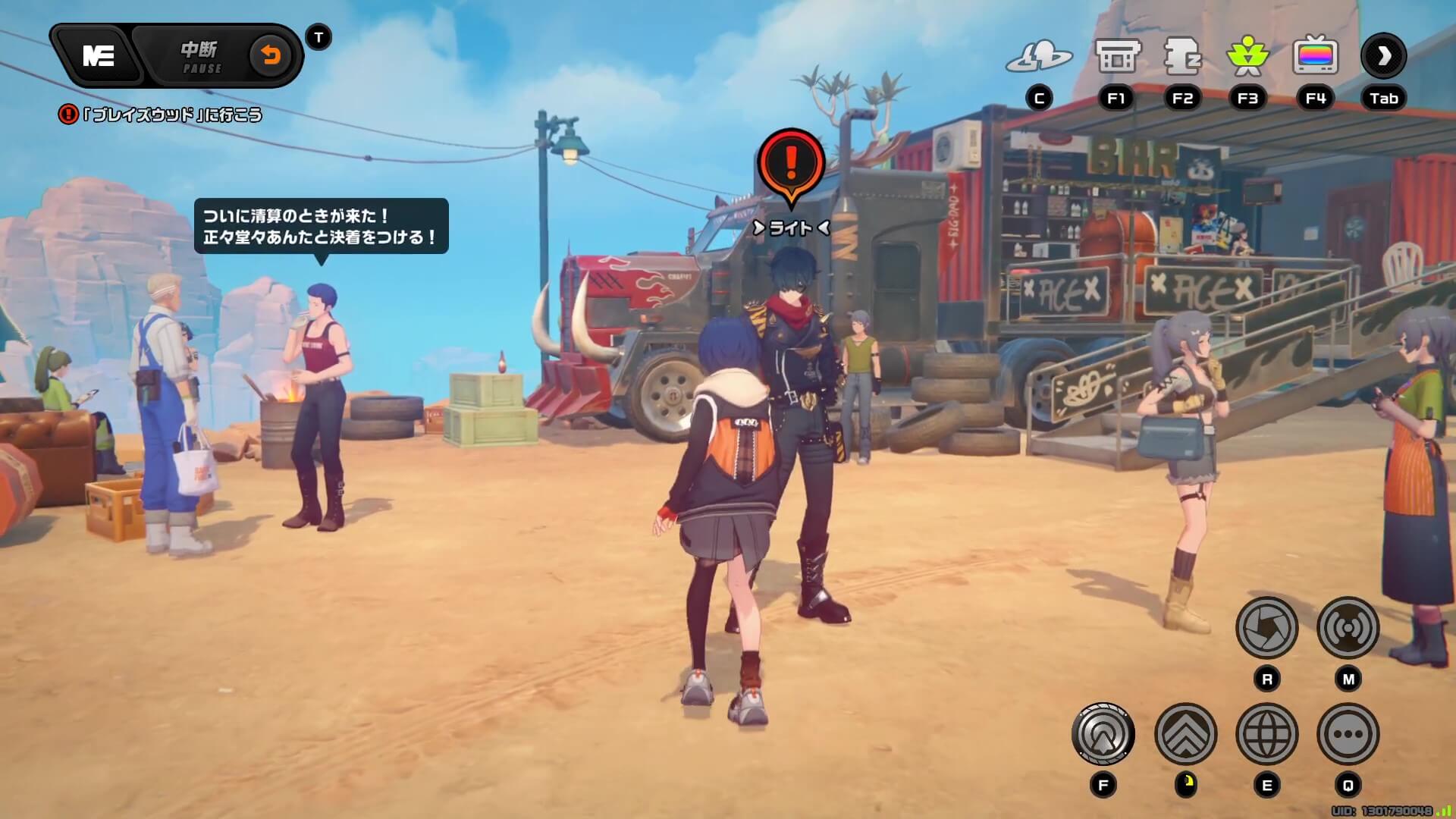
Task: Select the green mascot event icon at F3
Action: 1250,55
